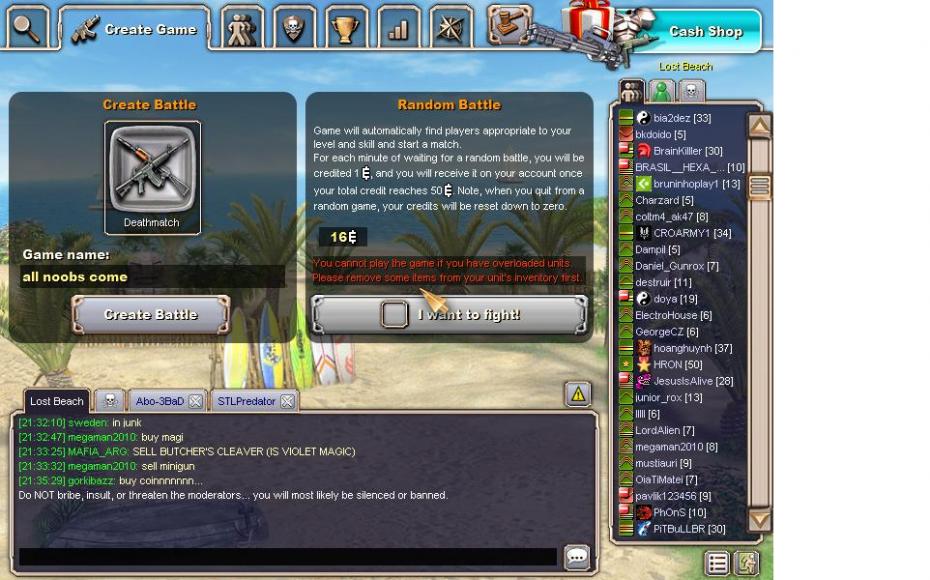Start the game with Create Battle
The height and width of the screenshot is (580, 930).
pyautogui.click(x=151, y=314)
